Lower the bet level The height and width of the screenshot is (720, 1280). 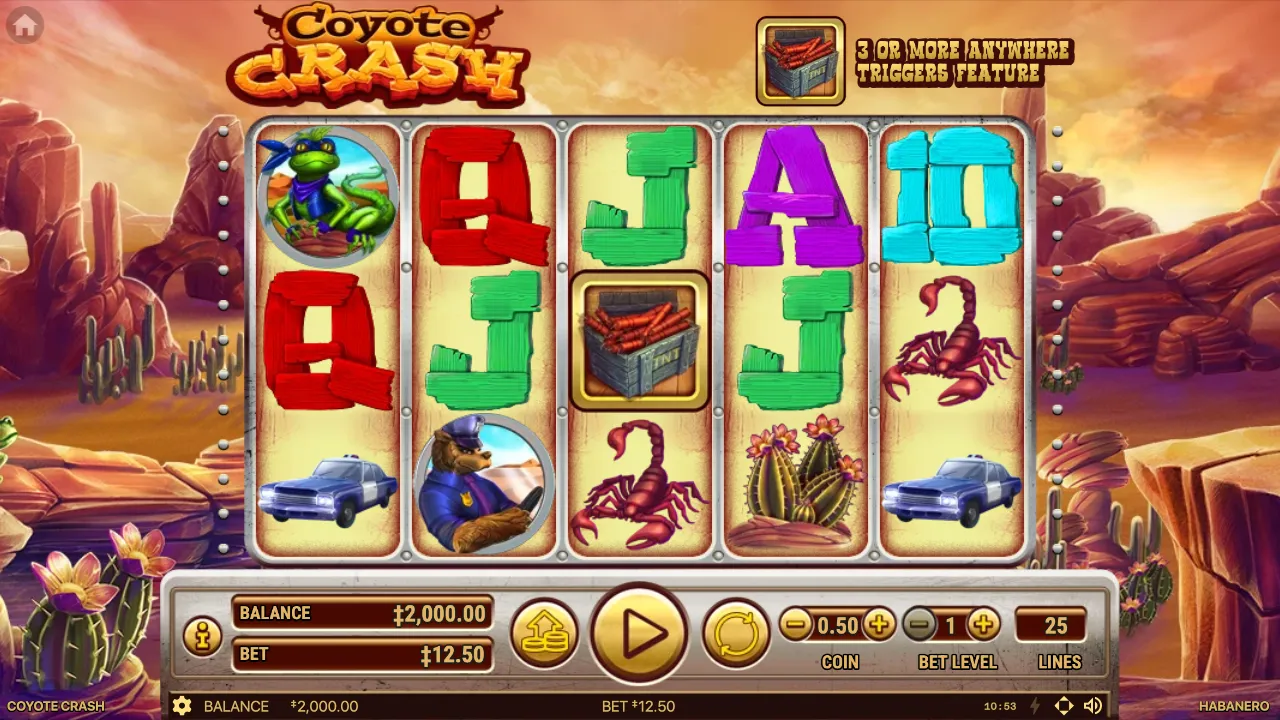click(919, 626)
